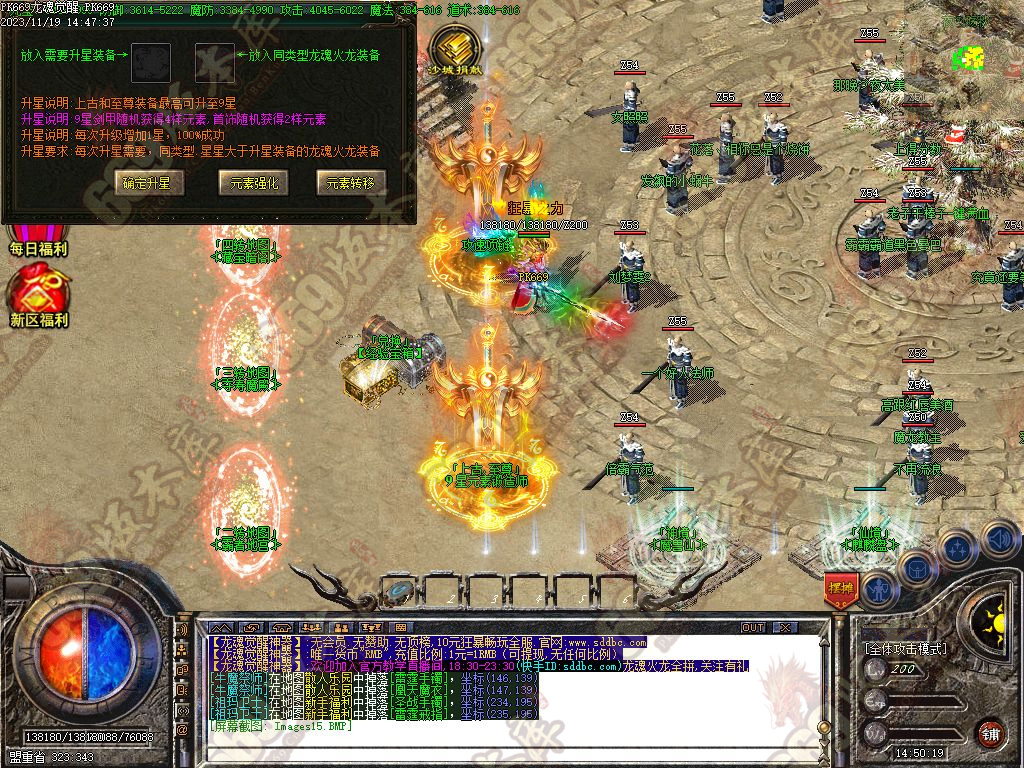Change the attack mode label (全体攻击模式)
This screenshot has height=768, width=1024.
tap(905, 648)
